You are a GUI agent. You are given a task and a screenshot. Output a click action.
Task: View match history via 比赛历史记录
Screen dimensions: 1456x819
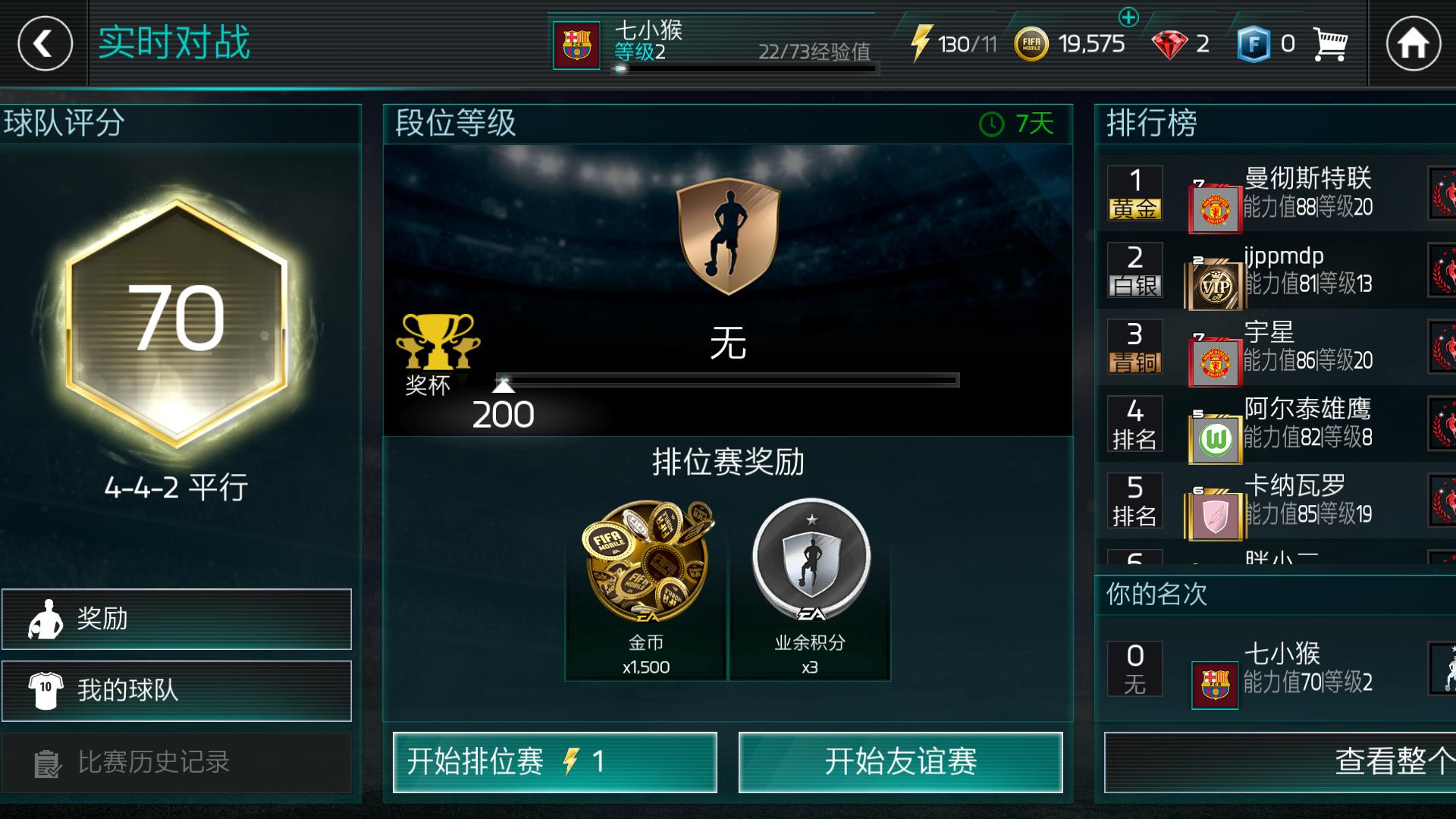point(176,763)
